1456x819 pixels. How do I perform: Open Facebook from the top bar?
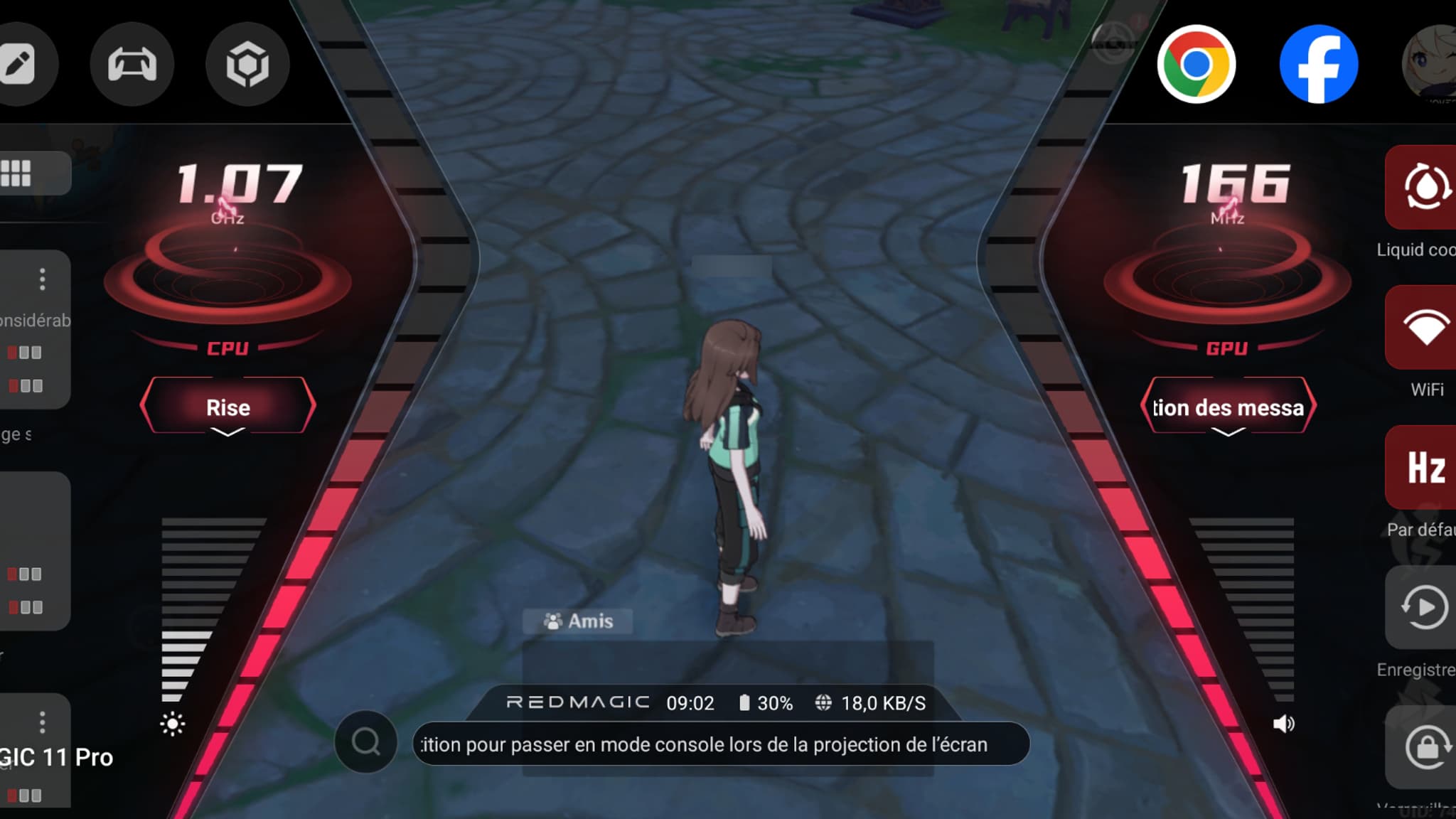1319,63
